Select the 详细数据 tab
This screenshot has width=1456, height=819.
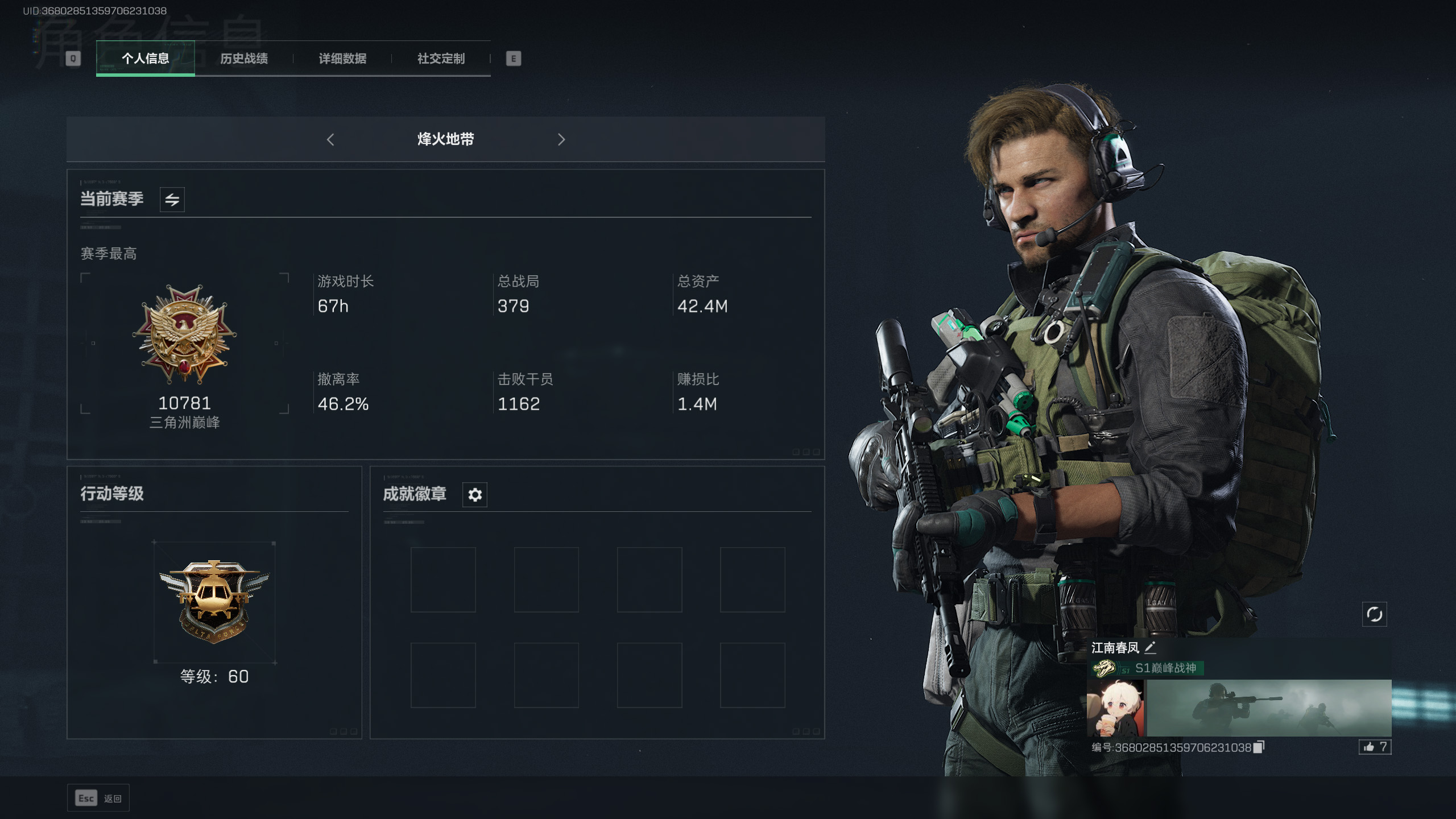point(342,59)
